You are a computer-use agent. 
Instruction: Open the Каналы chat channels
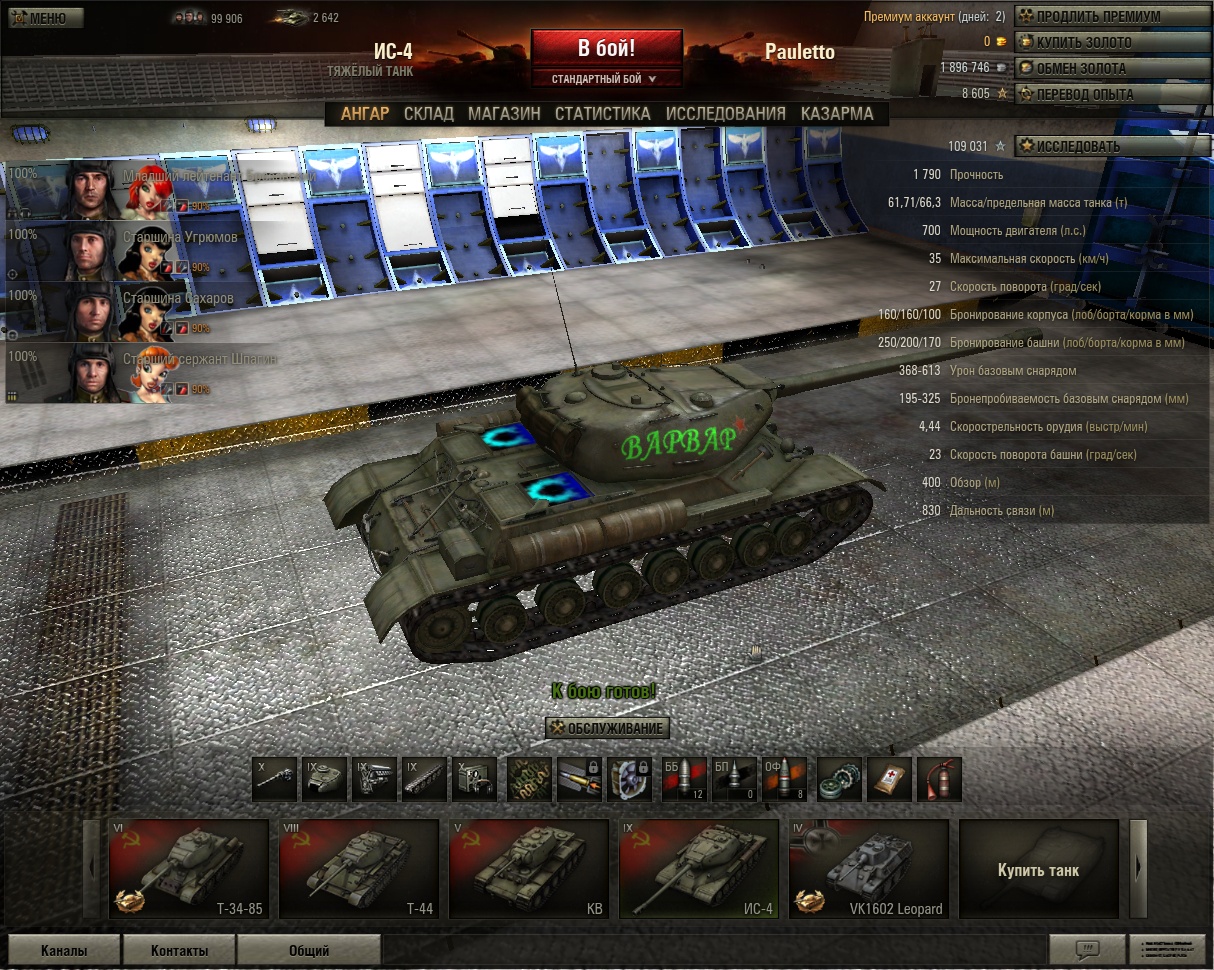(x=64, y=950)
